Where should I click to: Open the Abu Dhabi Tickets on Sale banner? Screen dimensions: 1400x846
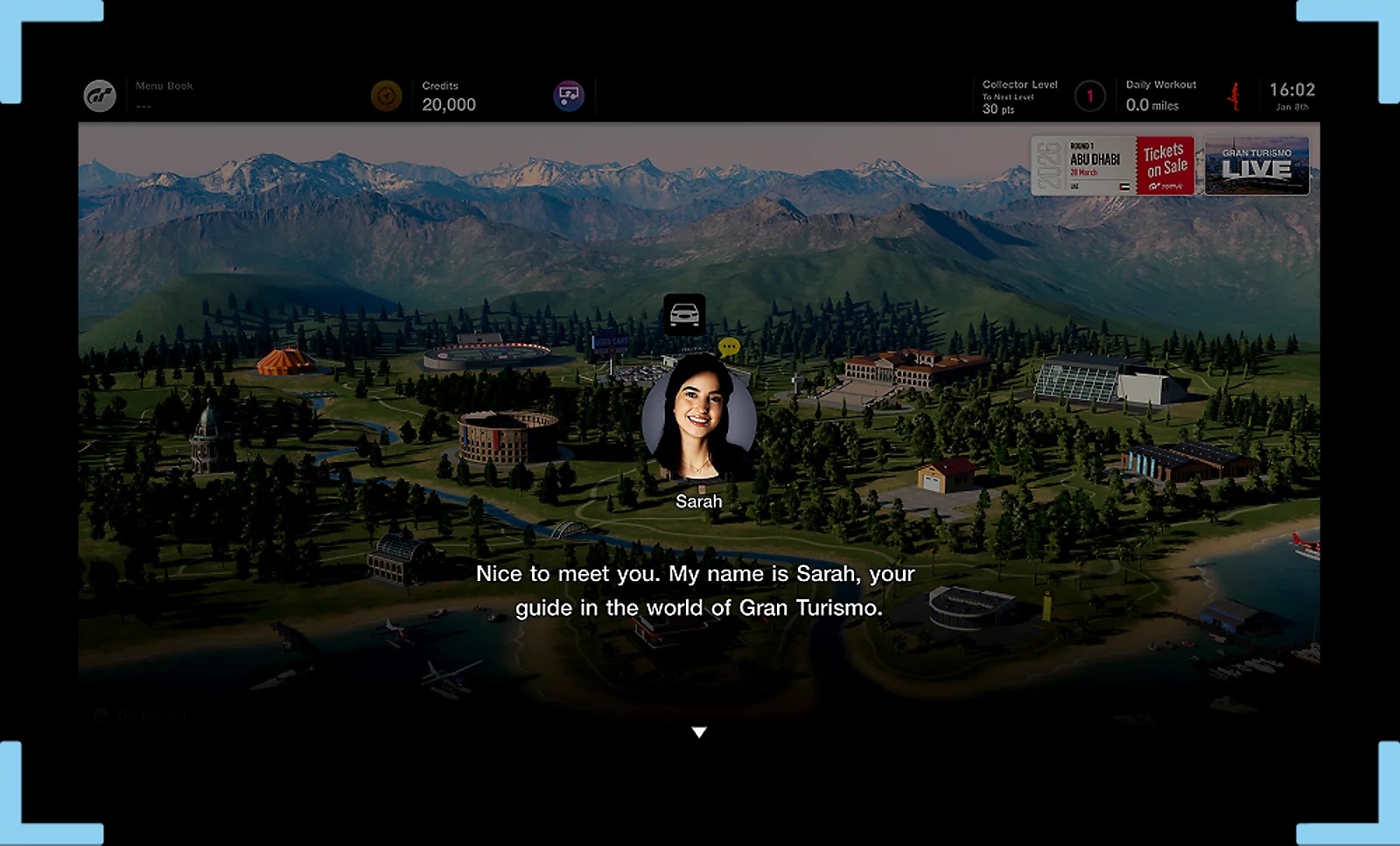[x=1112, y=165]
